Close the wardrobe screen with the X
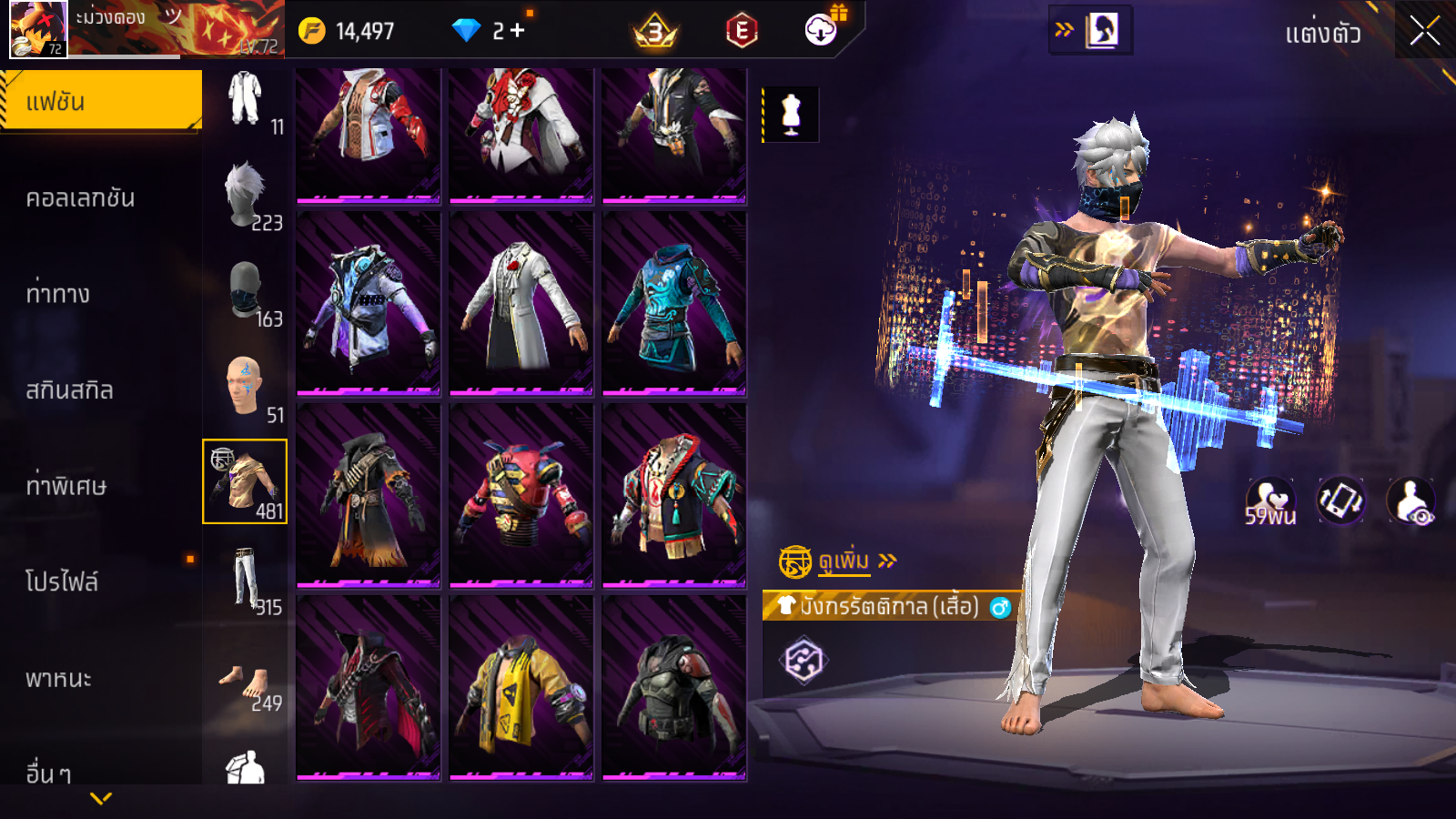This screenshot has height=819, width=1456. tap(1424, 32)
